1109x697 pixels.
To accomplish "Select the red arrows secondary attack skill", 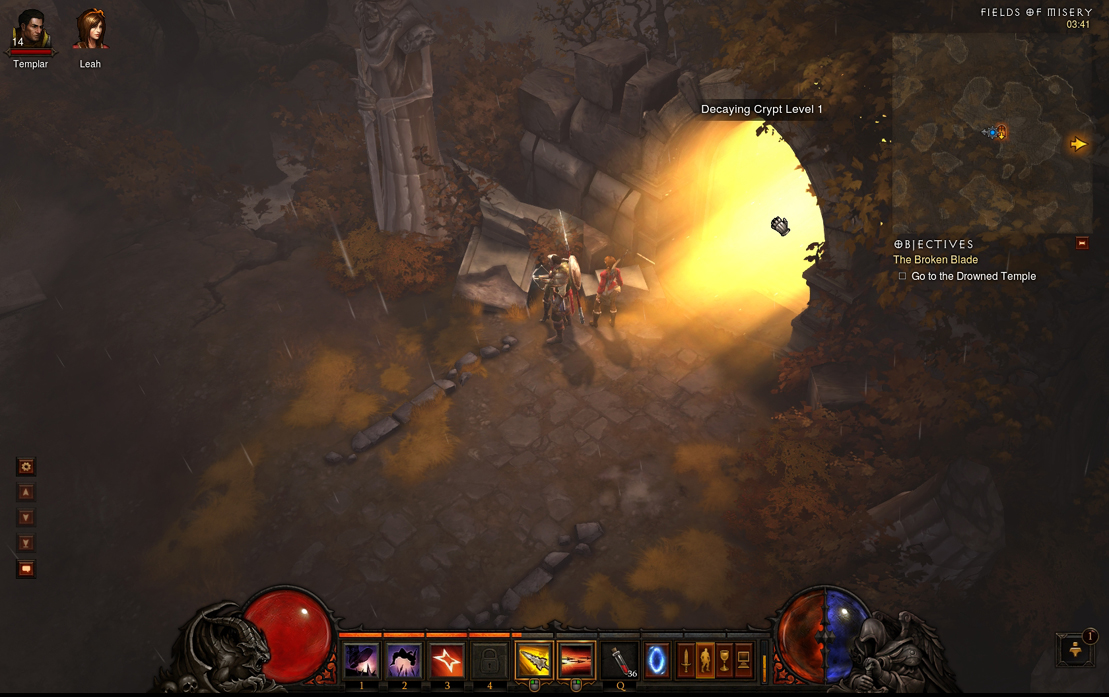I will point(576,661).
